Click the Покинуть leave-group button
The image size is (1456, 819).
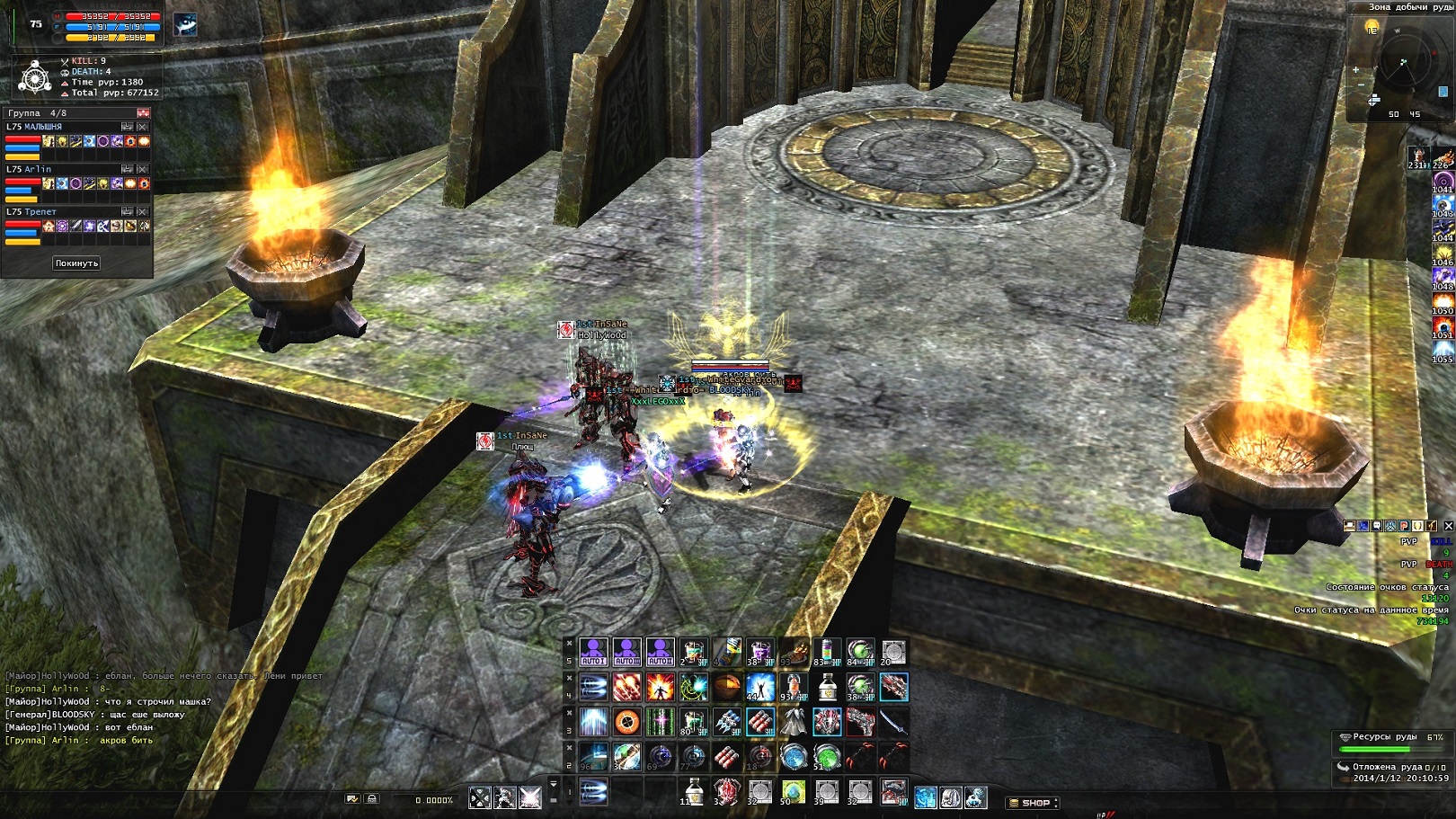76,263
